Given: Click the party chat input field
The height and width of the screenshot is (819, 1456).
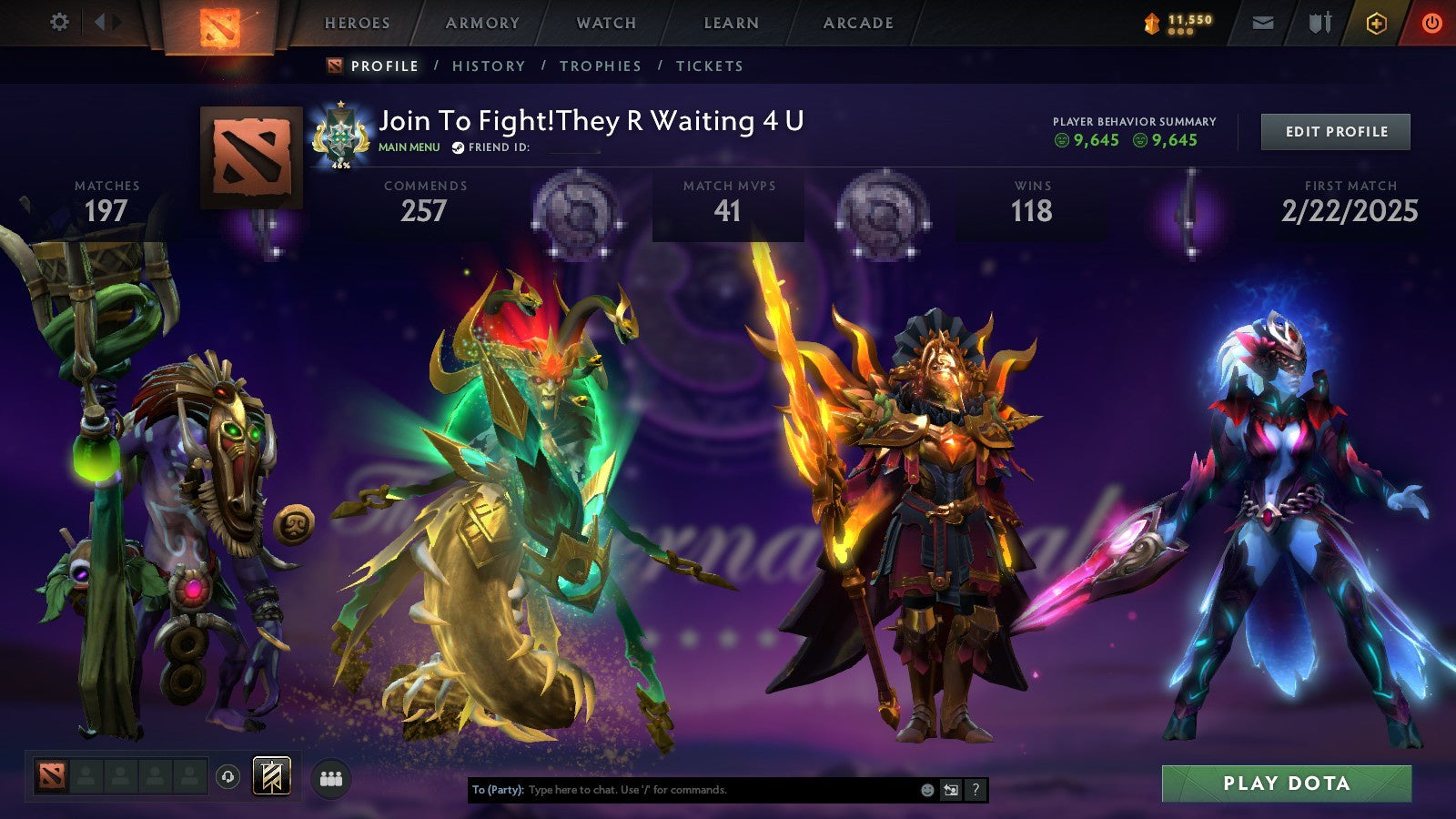Looking at the screenshot, I should tap(682, 790).
